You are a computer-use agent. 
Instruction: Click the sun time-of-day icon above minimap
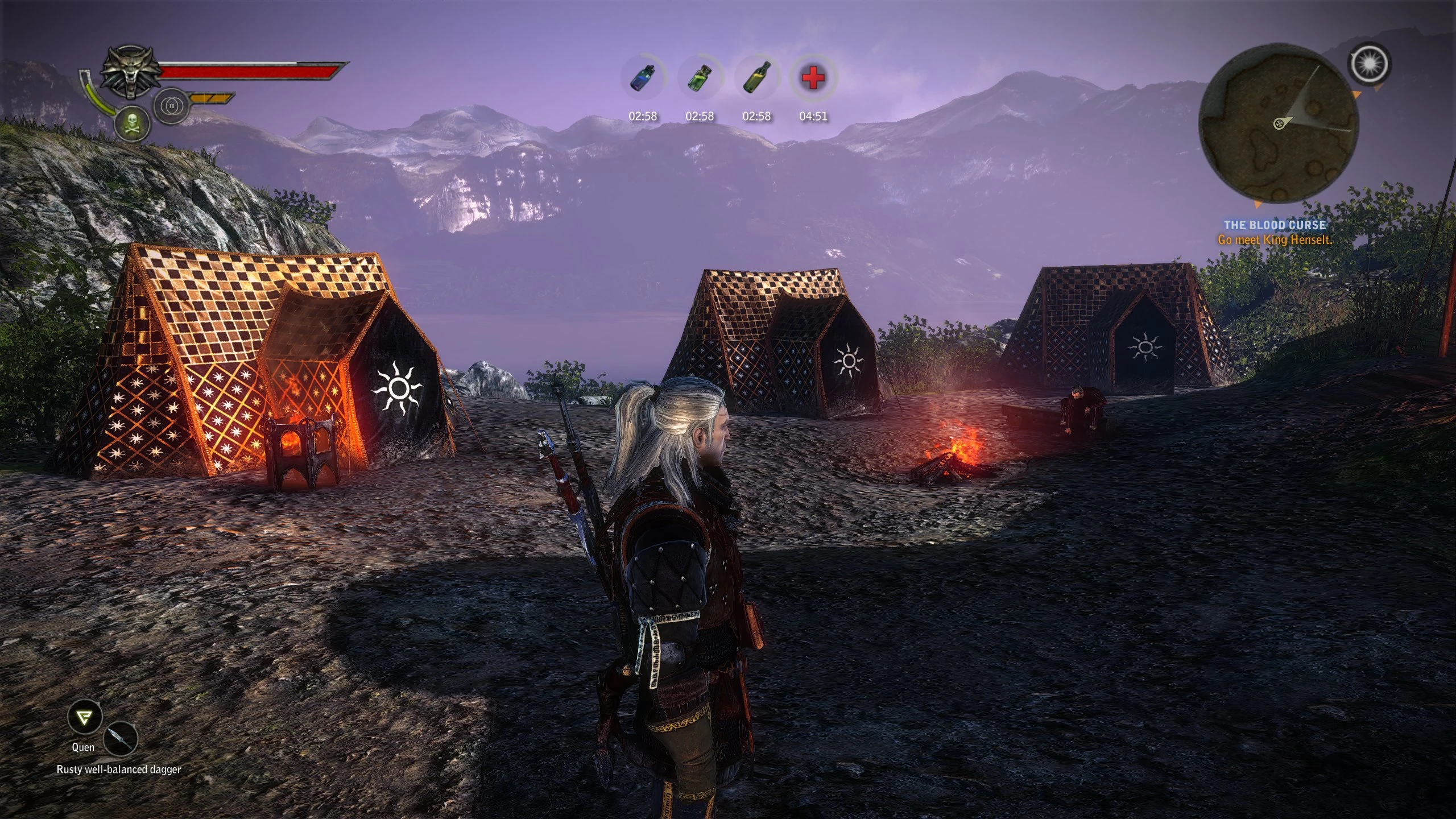click(x=1371, y=64)
